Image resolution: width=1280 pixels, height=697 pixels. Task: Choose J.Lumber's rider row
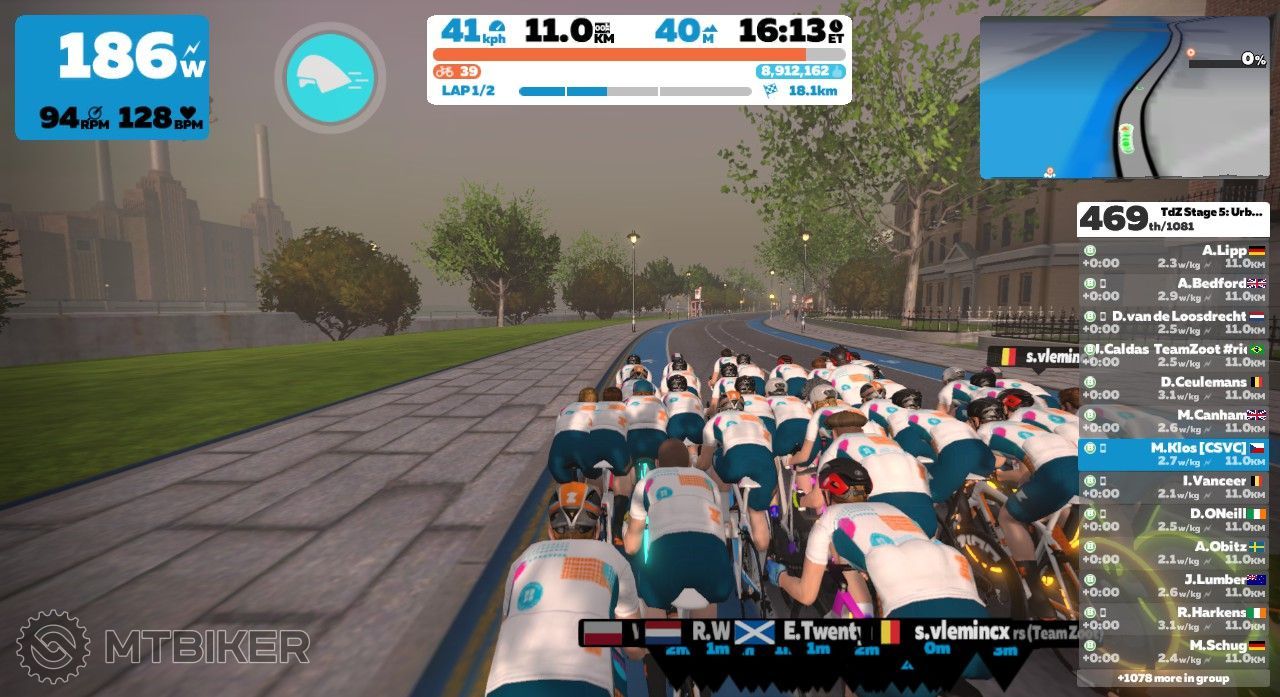click(1173, 586)
